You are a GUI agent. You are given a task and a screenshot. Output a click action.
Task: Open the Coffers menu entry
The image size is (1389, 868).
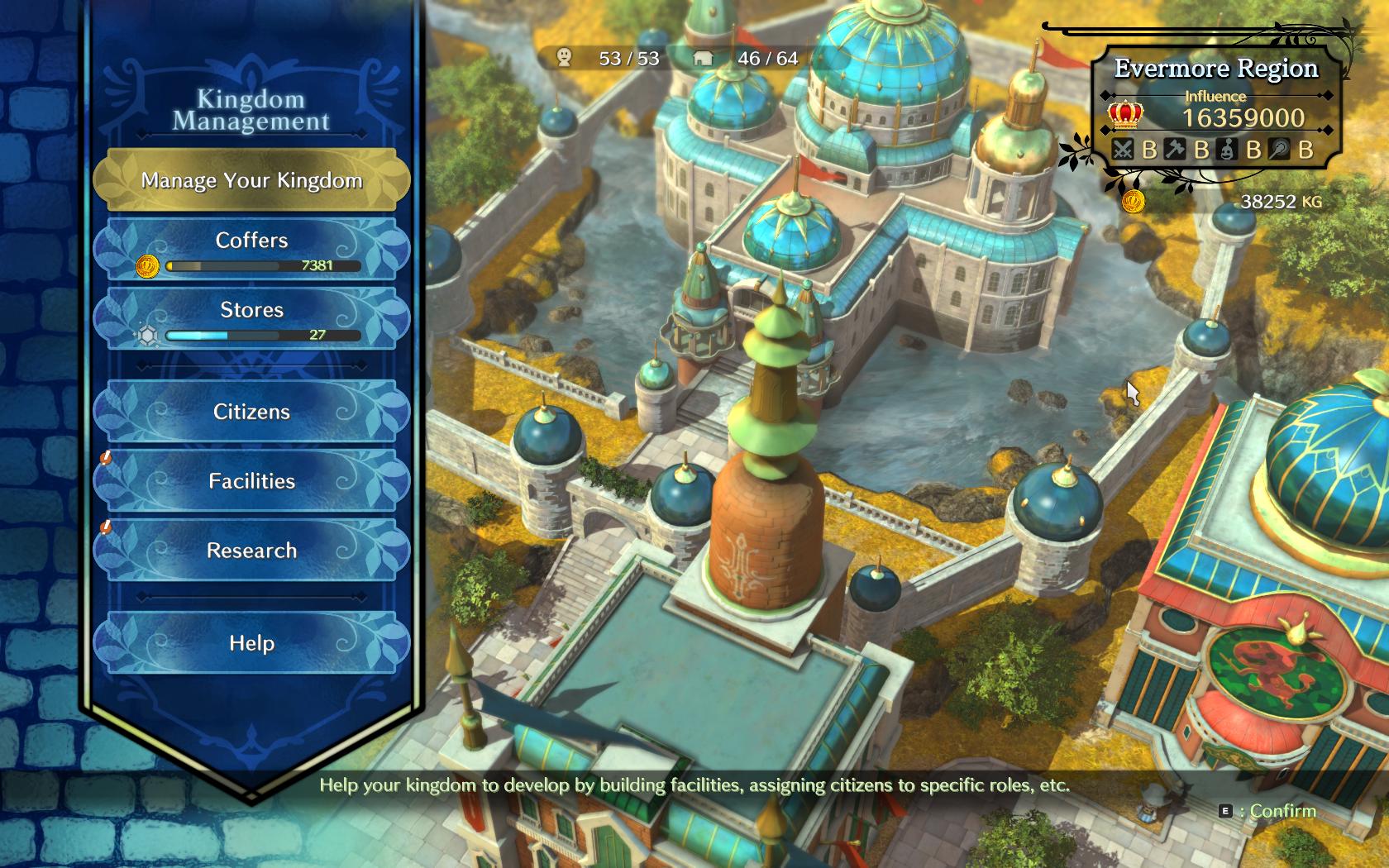tap(251, 248)
